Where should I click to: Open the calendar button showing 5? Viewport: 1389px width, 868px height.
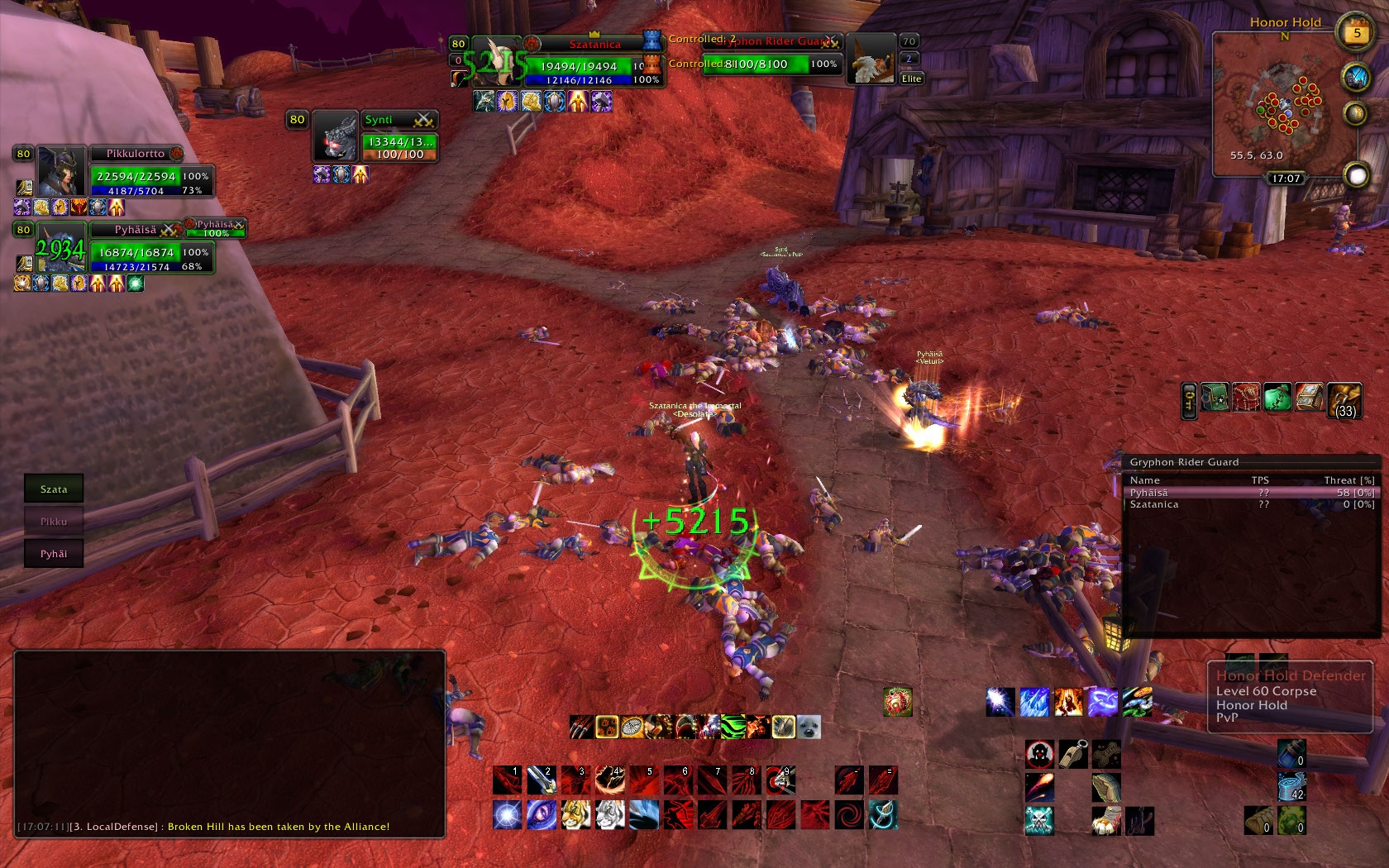click(x=1356, y=34)
